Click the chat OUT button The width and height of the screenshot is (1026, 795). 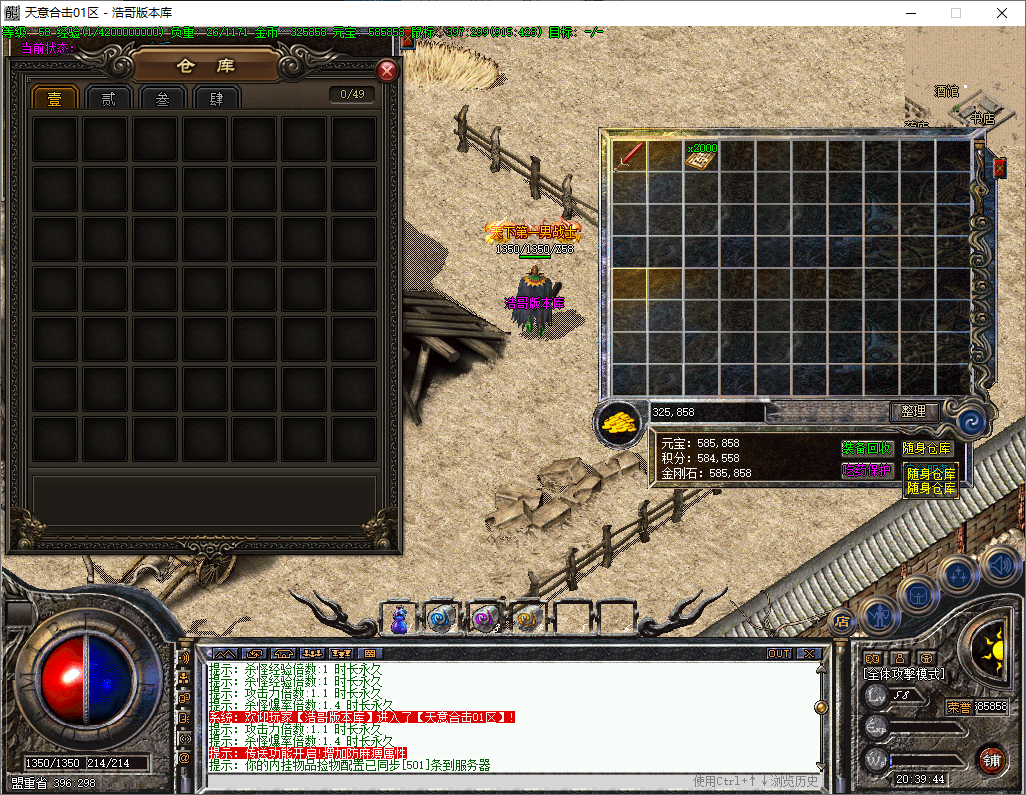[779, 653]
